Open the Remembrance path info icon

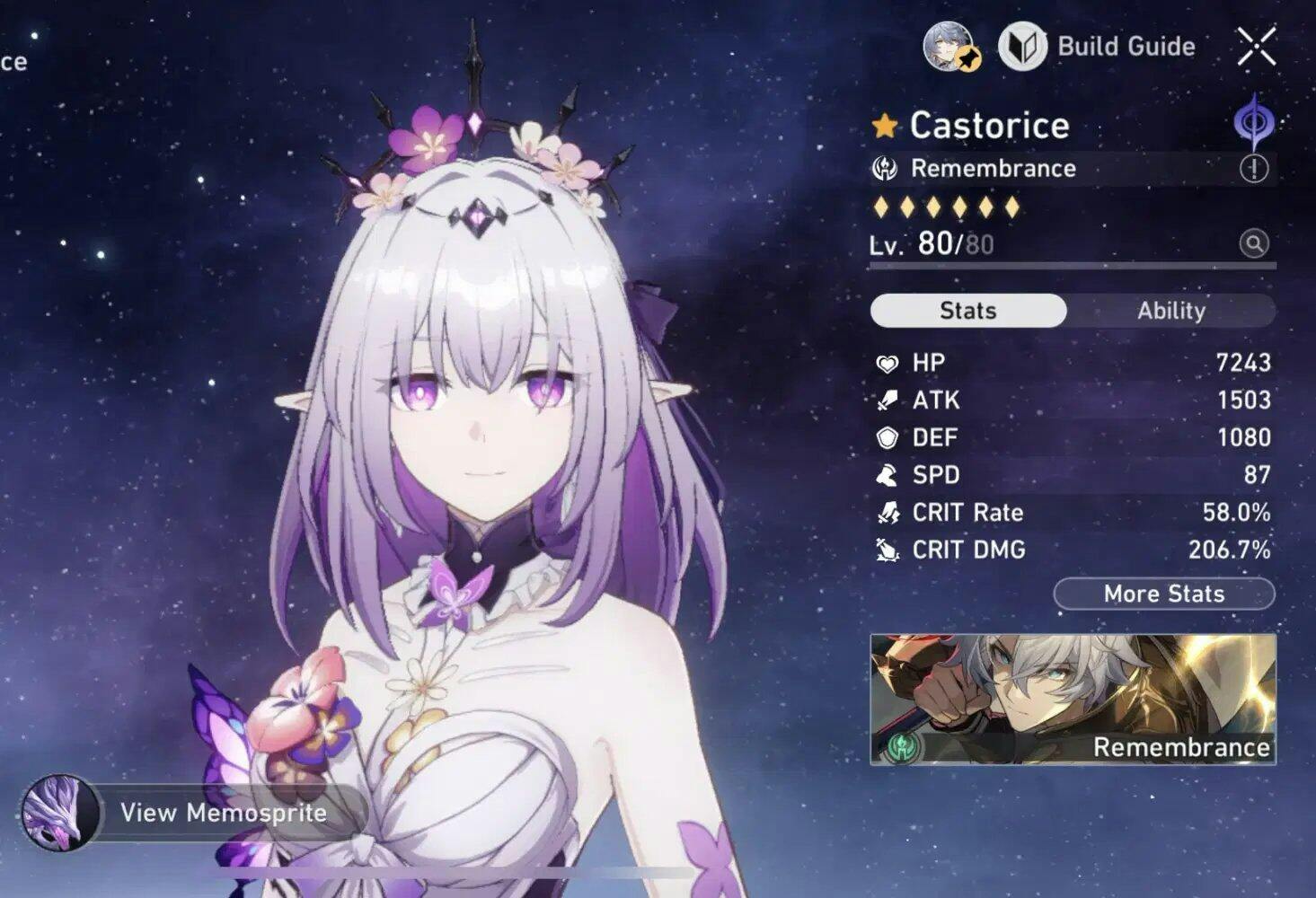click(x=1254, y=168)
